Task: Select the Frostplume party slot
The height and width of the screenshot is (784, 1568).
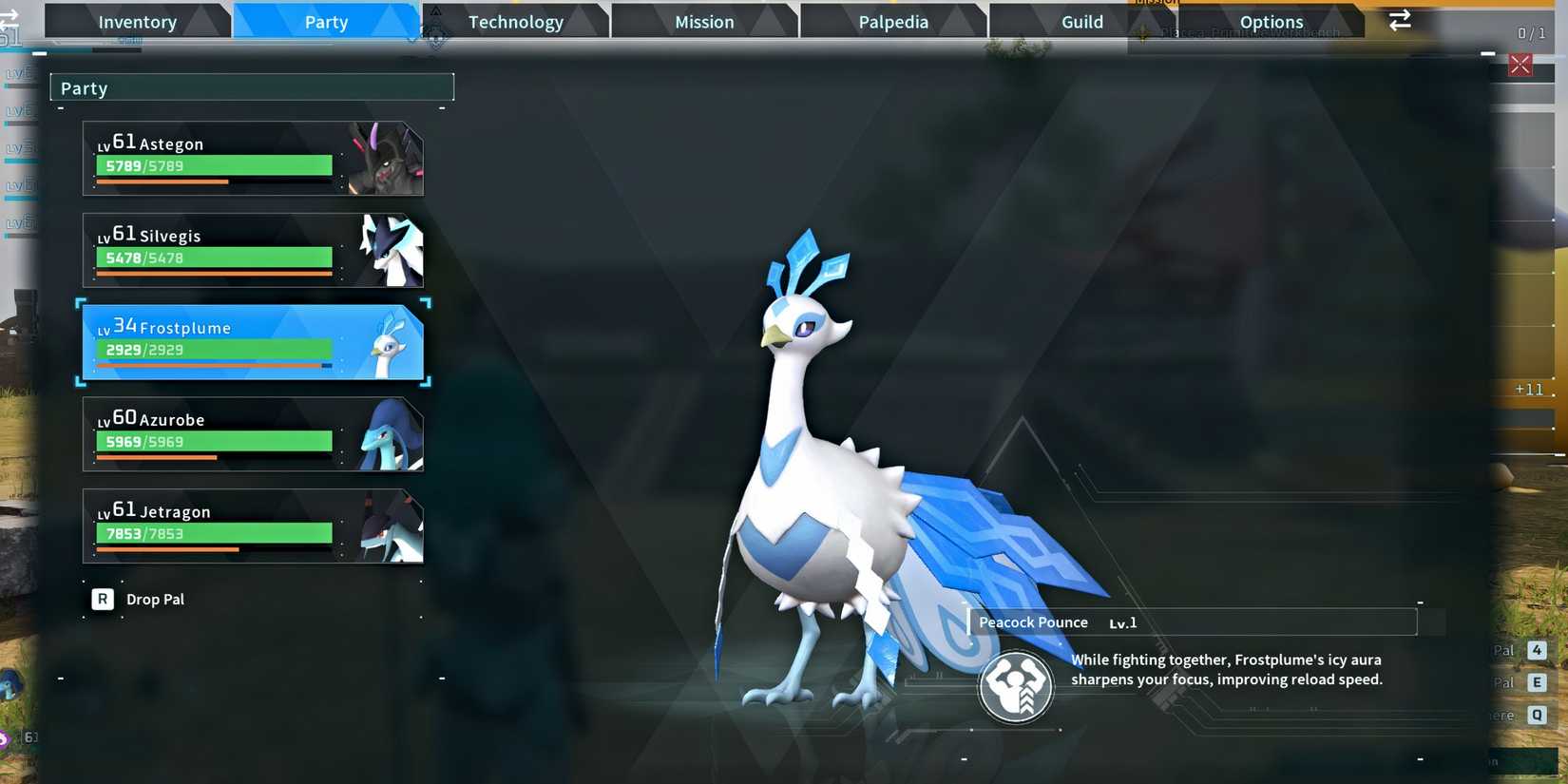Action: coord(252,343)
